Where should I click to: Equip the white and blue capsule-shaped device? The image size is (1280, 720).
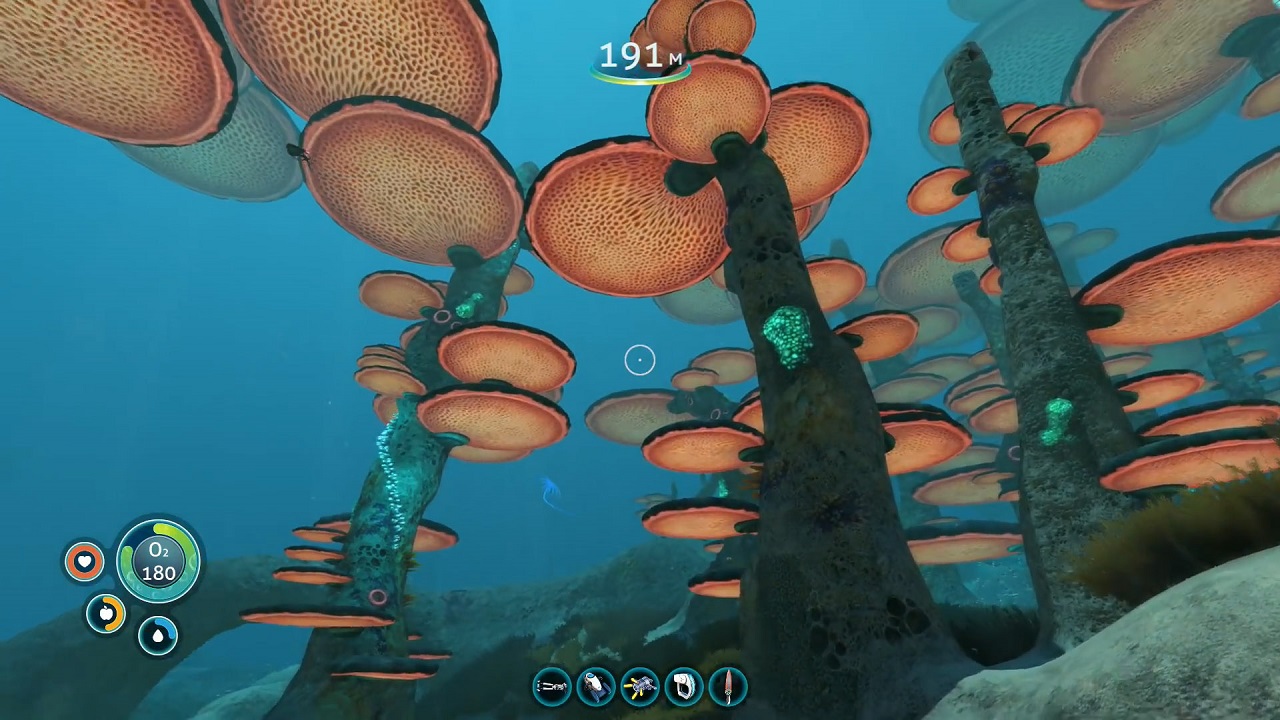pos(596,687)
